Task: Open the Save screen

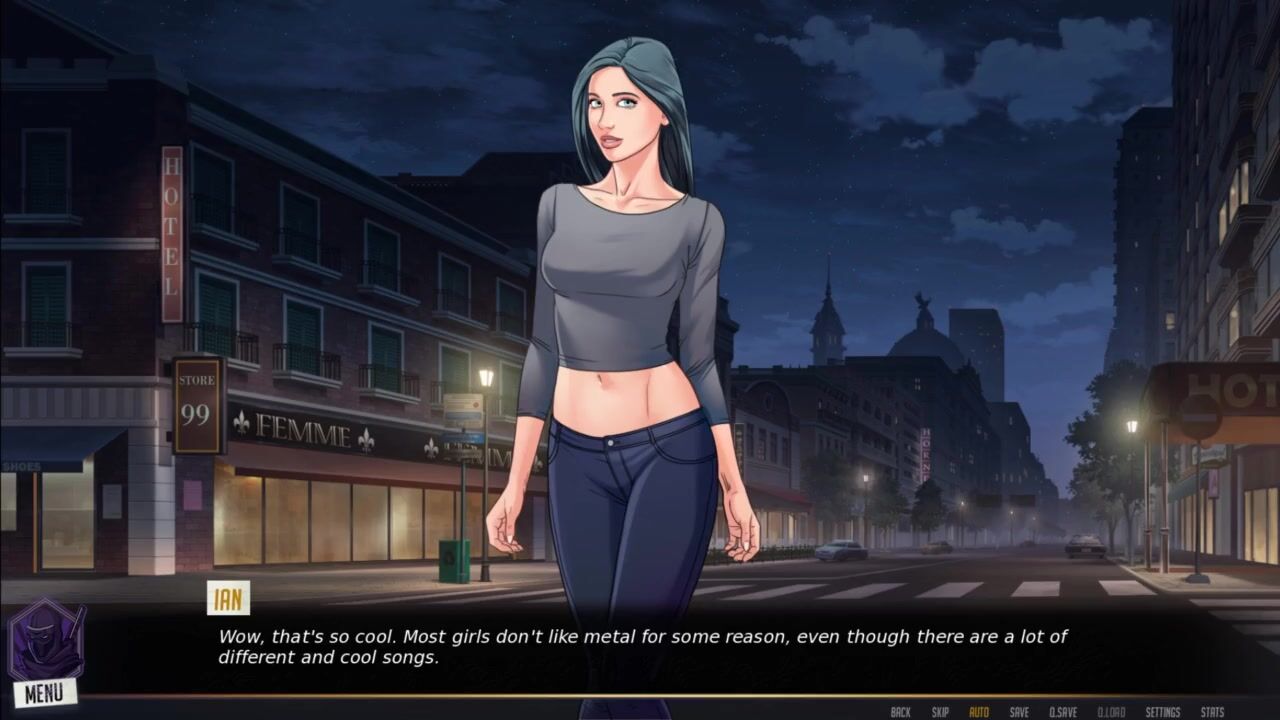Action: tap(1019, 712)
